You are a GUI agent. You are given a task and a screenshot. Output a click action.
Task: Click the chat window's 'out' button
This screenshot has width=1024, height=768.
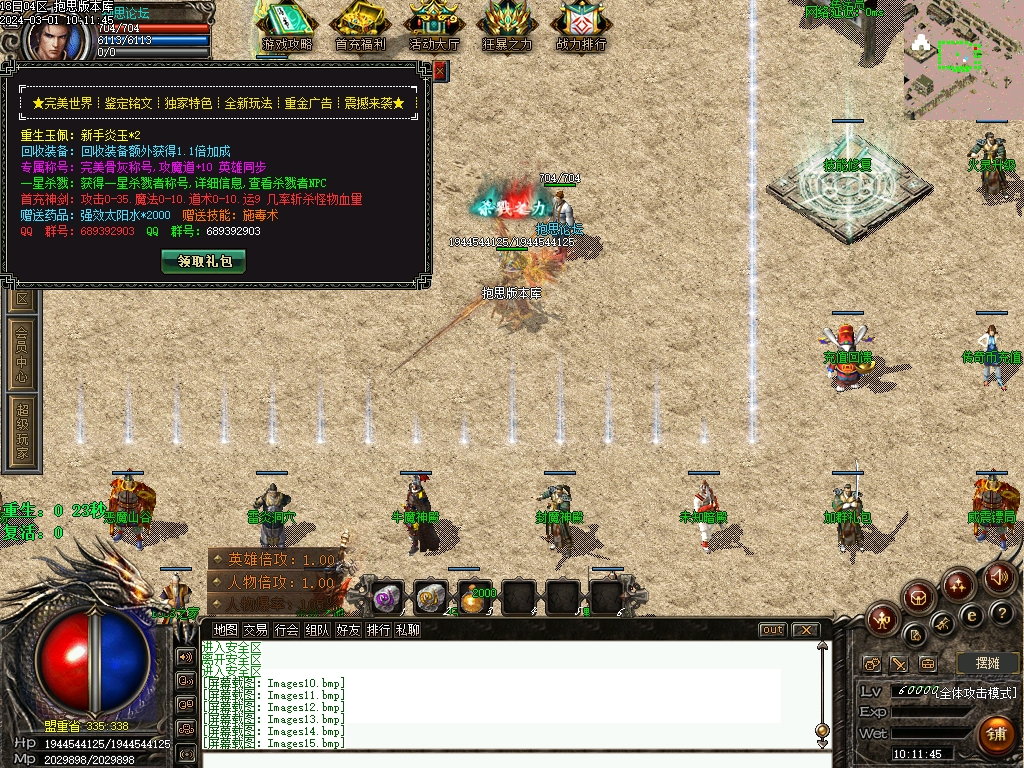pos(772,630)
